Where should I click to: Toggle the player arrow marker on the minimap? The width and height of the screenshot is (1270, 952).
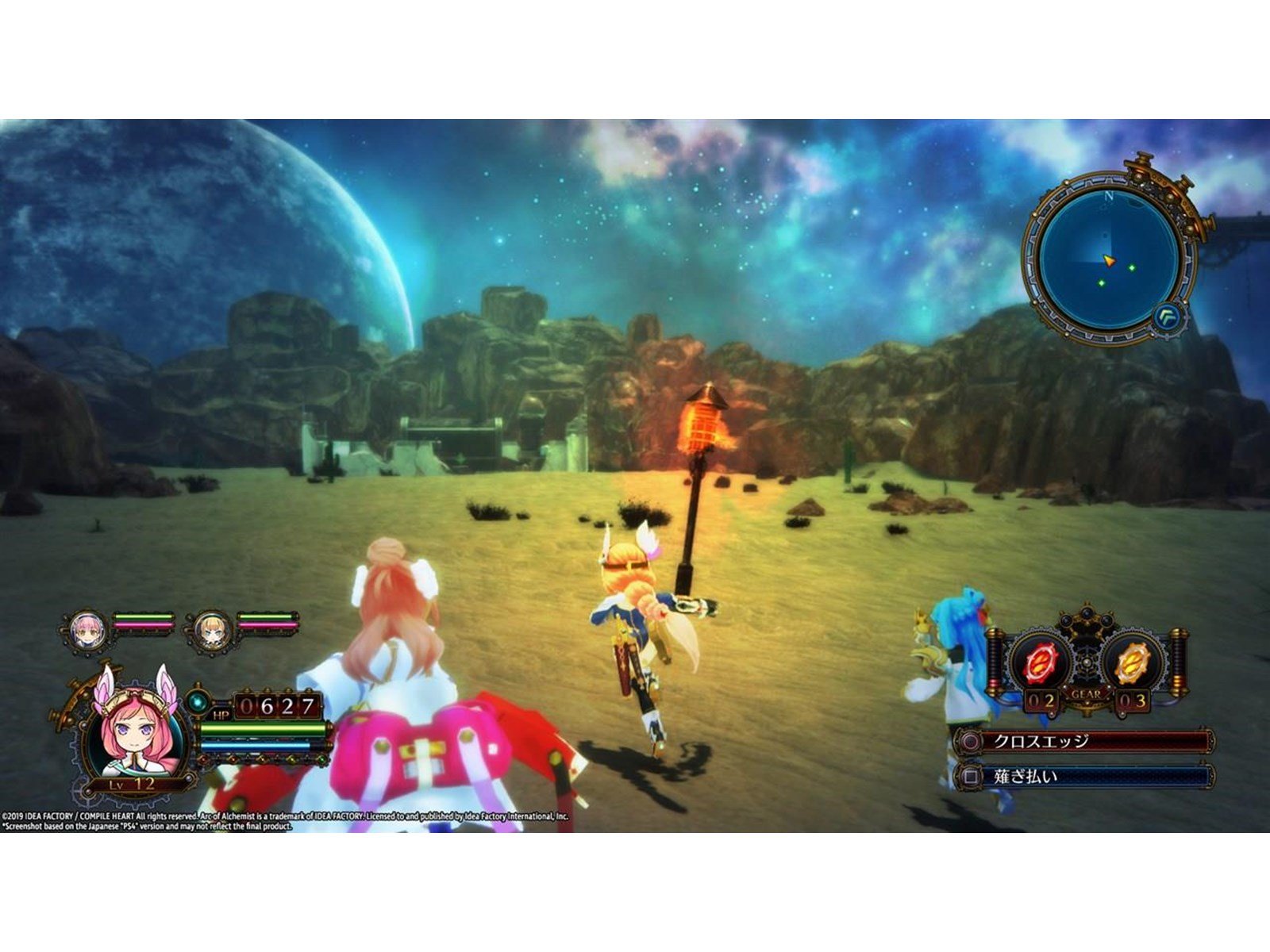[x=1110, y=261]
